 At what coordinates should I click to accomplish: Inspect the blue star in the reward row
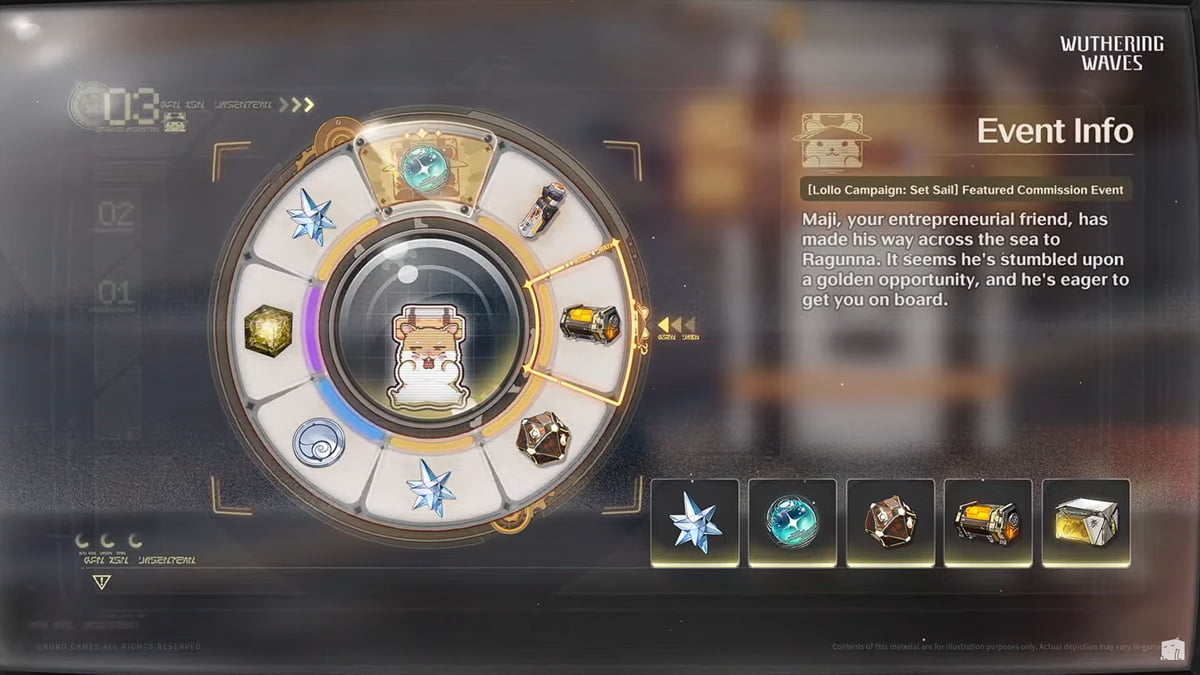695,522
